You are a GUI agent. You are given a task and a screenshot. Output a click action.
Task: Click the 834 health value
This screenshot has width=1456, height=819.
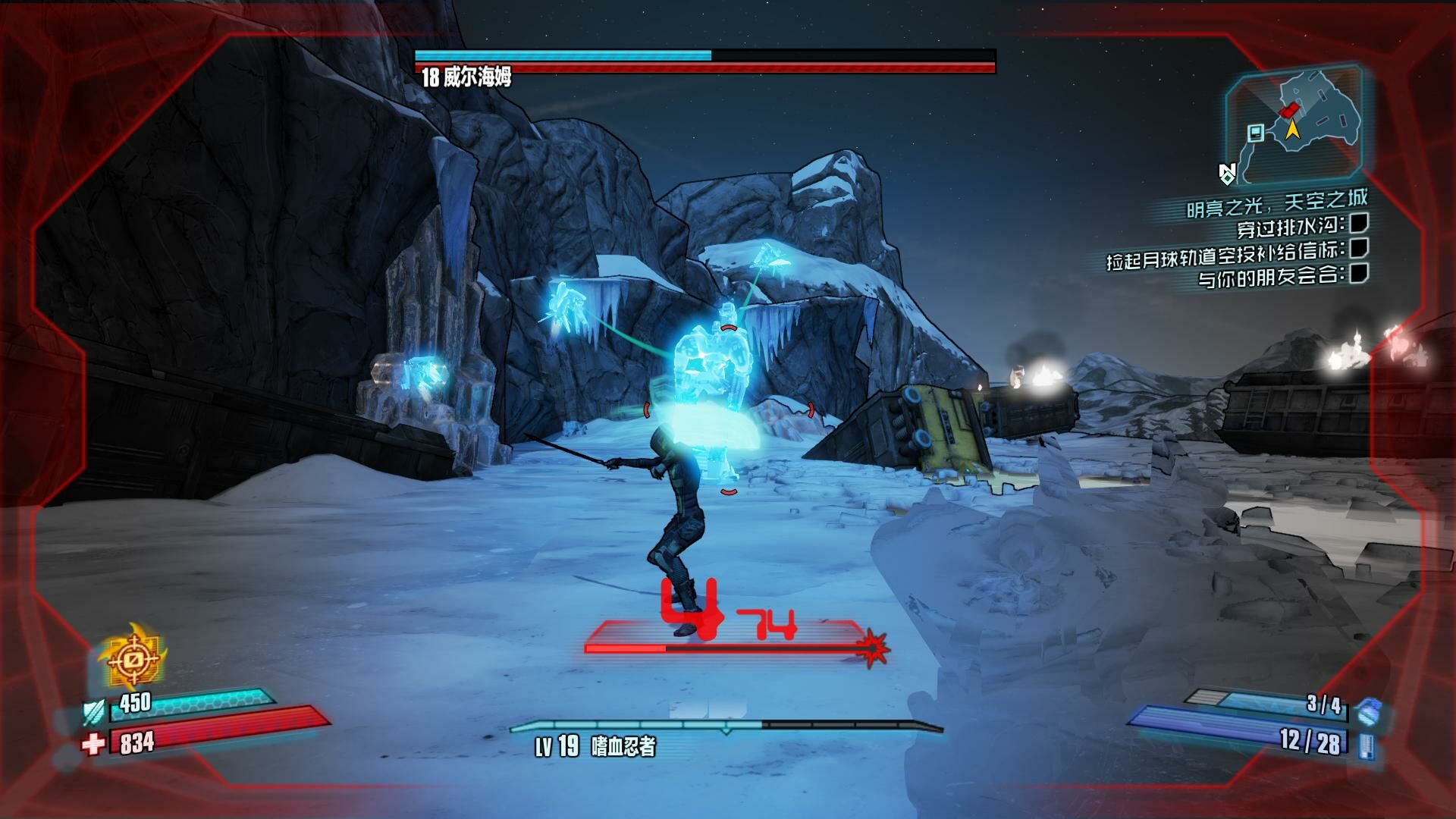(136, 744)
